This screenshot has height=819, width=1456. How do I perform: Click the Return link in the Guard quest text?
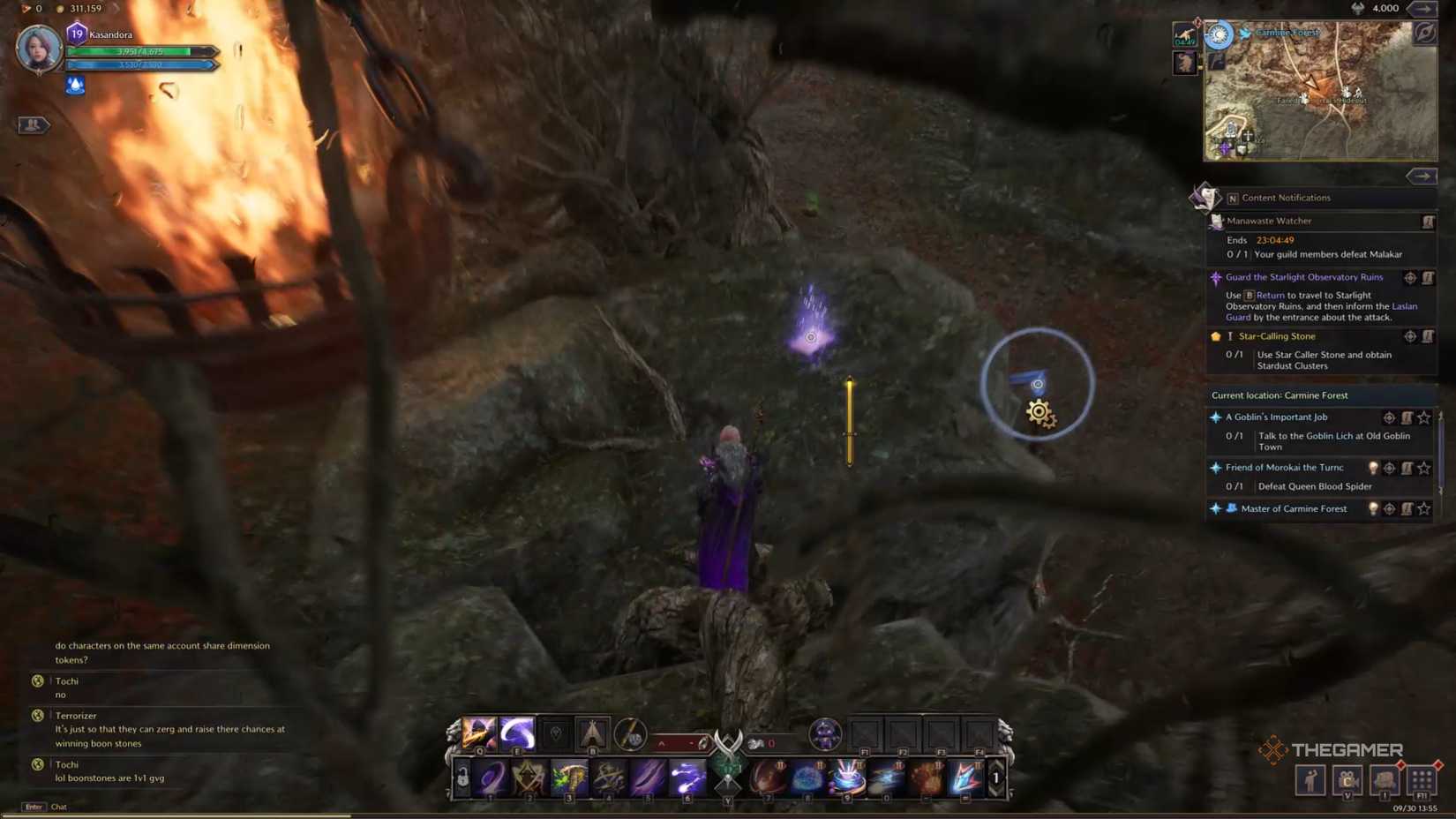[x=1270, y=296]
